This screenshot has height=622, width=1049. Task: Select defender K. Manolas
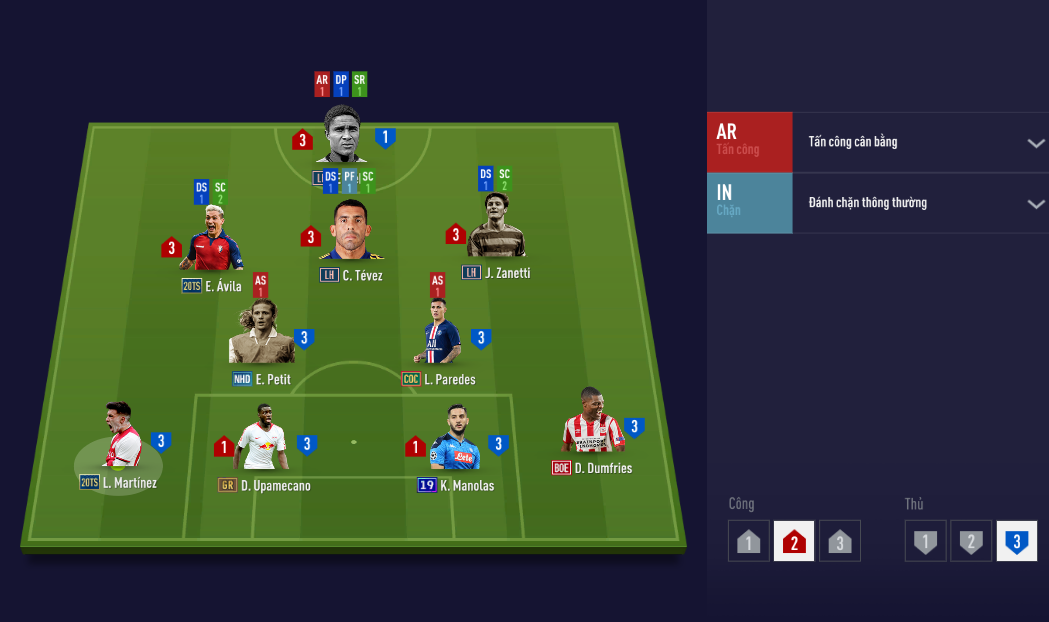point(455,440)
